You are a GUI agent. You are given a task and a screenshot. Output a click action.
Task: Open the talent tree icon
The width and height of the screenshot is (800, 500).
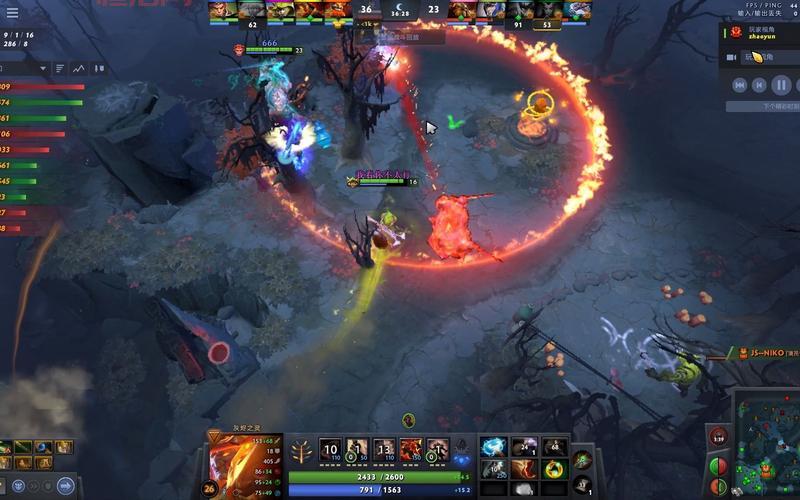point(299,451)
